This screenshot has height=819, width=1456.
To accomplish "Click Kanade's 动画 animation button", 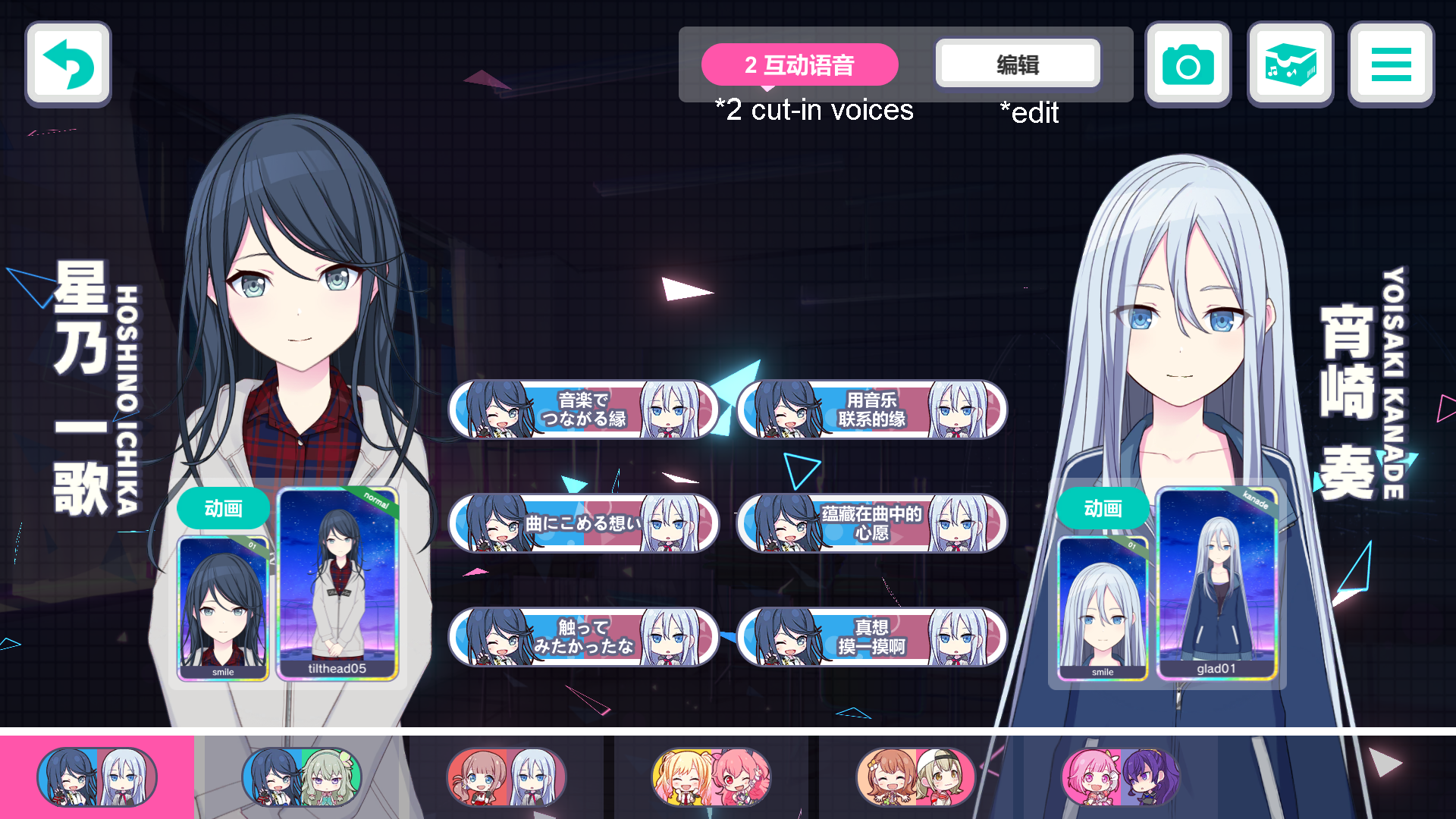I will tap(1103, 508).
